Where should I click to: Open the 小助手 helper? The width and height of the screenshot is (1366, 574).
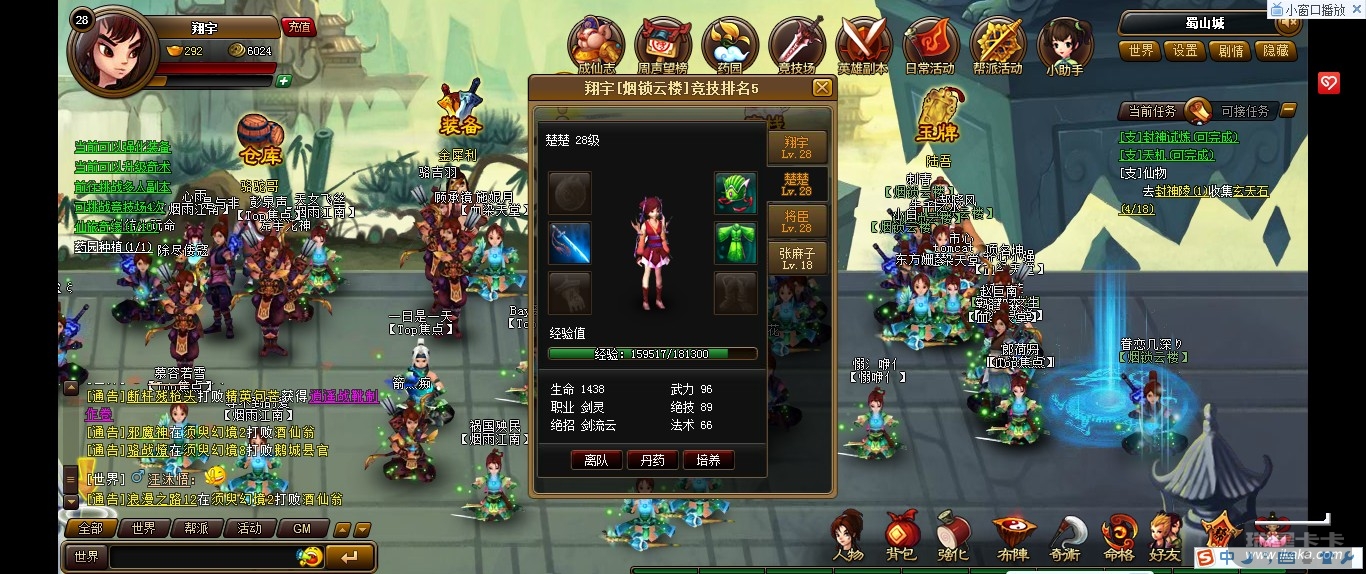(x=1064, y=46)
